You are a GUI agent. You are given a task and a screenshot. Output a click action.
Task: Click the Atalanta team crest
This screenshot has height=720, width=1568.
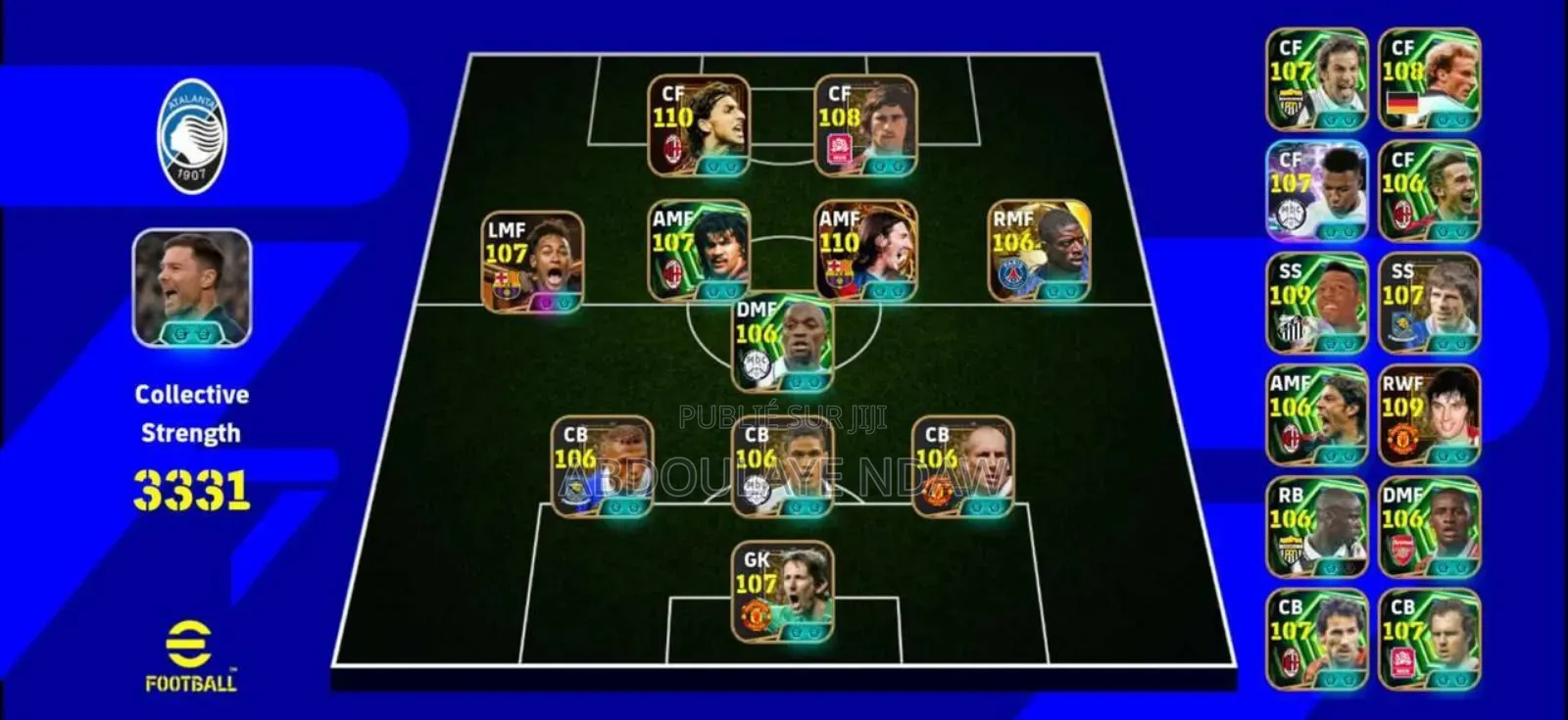pyautogui.click(x=192, y=135)
